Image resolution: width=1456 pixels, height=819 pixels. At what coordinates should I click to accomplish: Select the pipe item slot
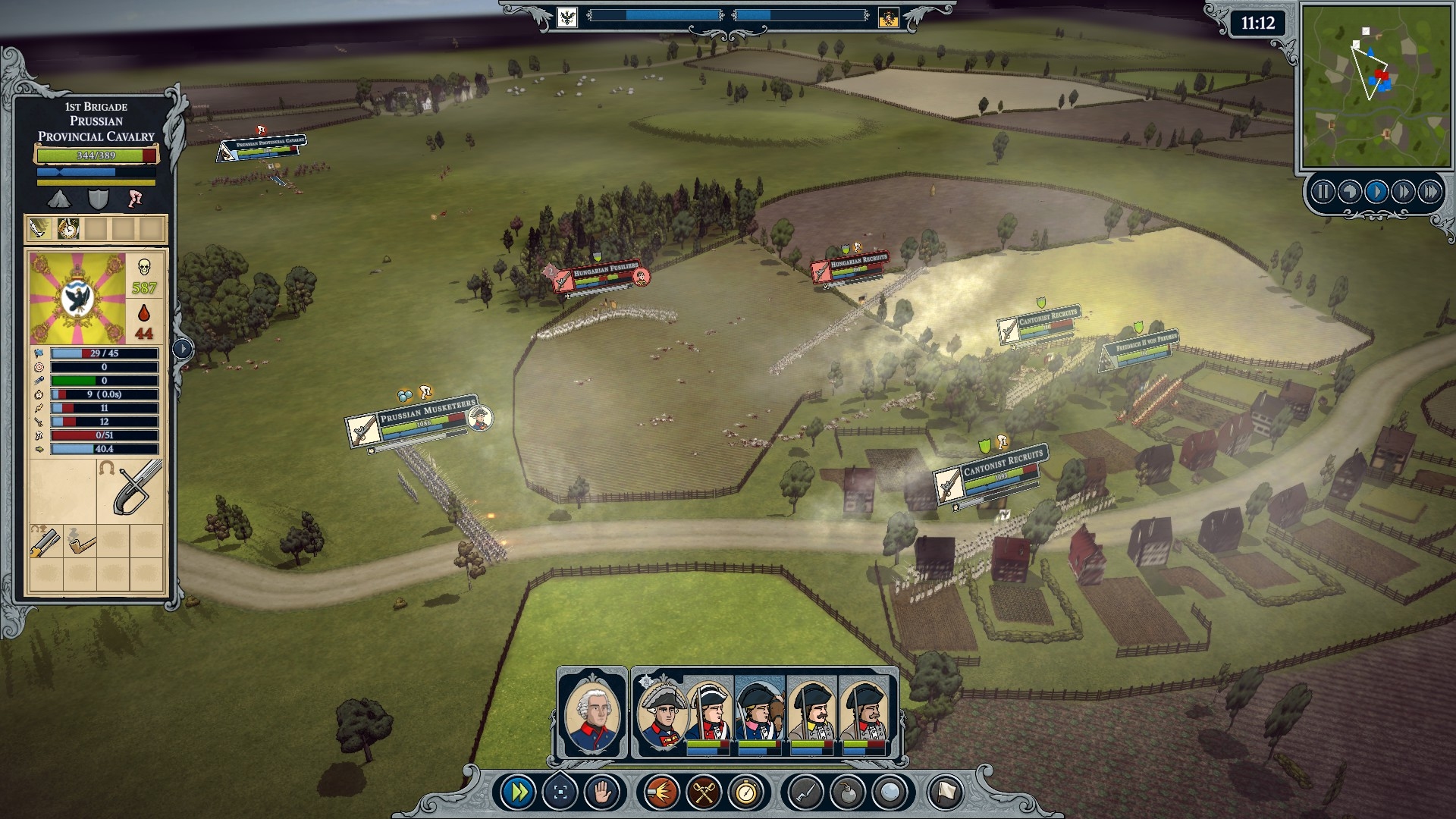tap(80, 543)
